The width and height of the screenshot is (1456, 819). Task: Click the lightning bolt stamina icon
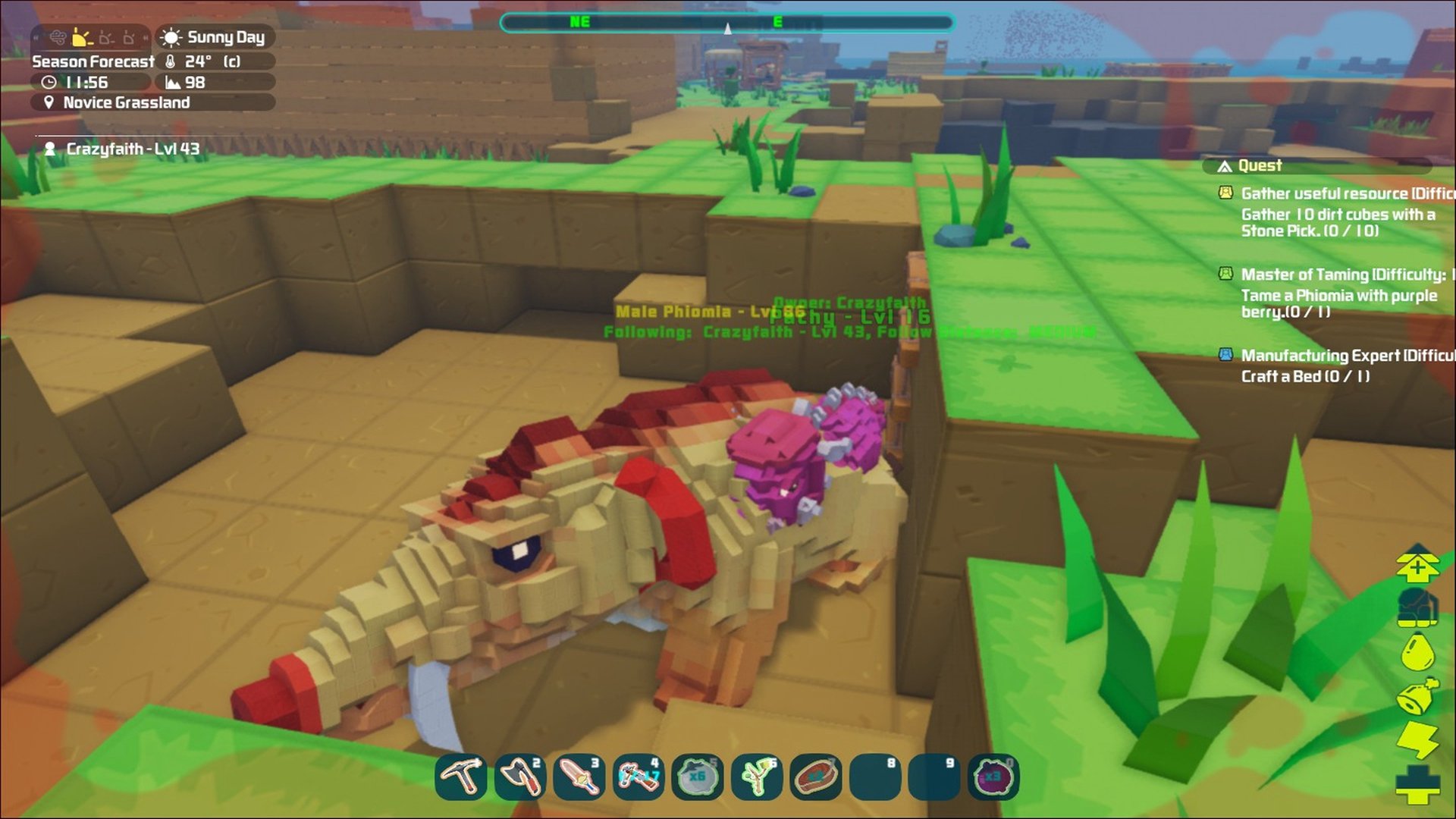point(1417,739)
